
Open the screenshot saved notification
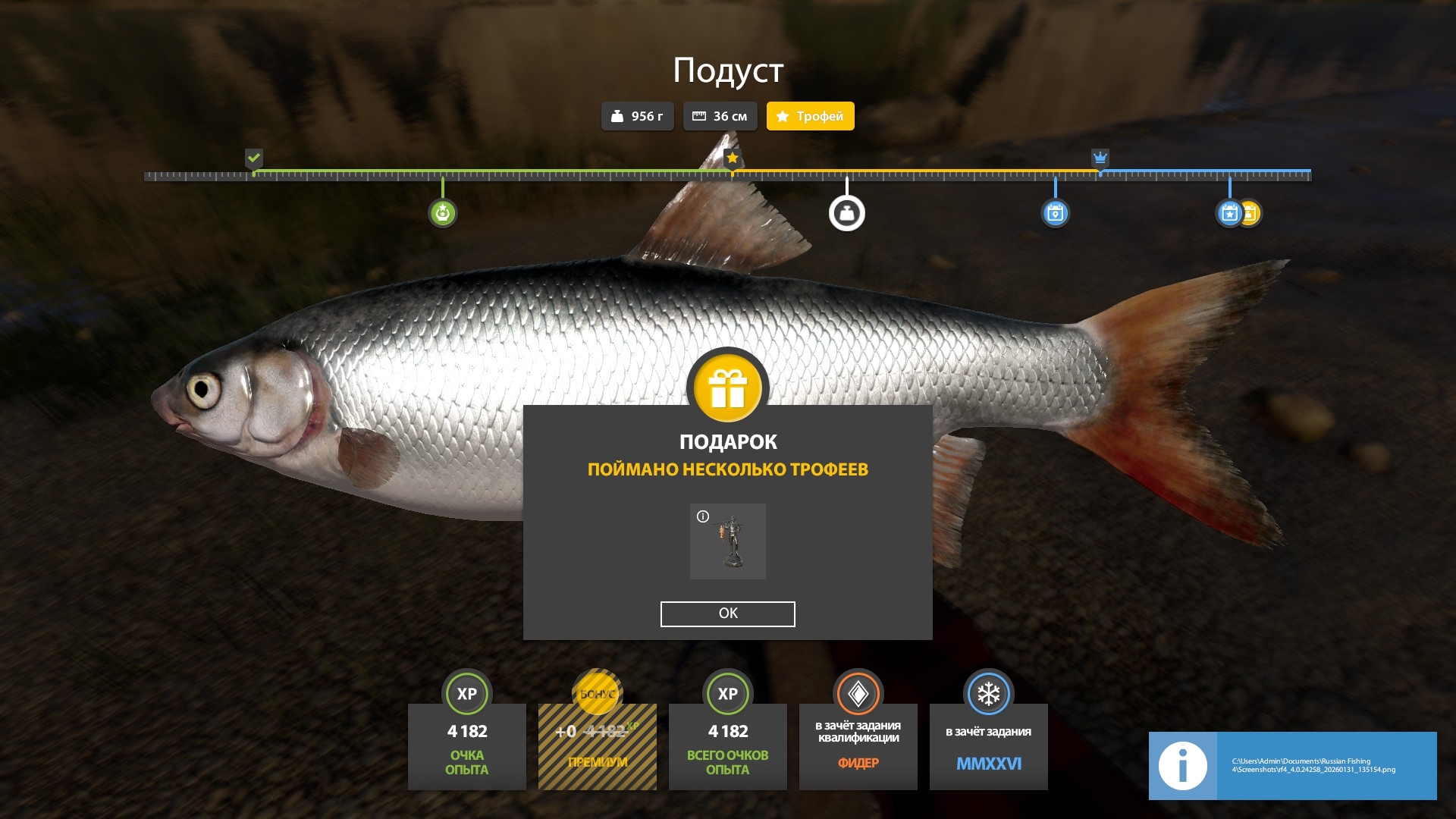pos(1292,766)
